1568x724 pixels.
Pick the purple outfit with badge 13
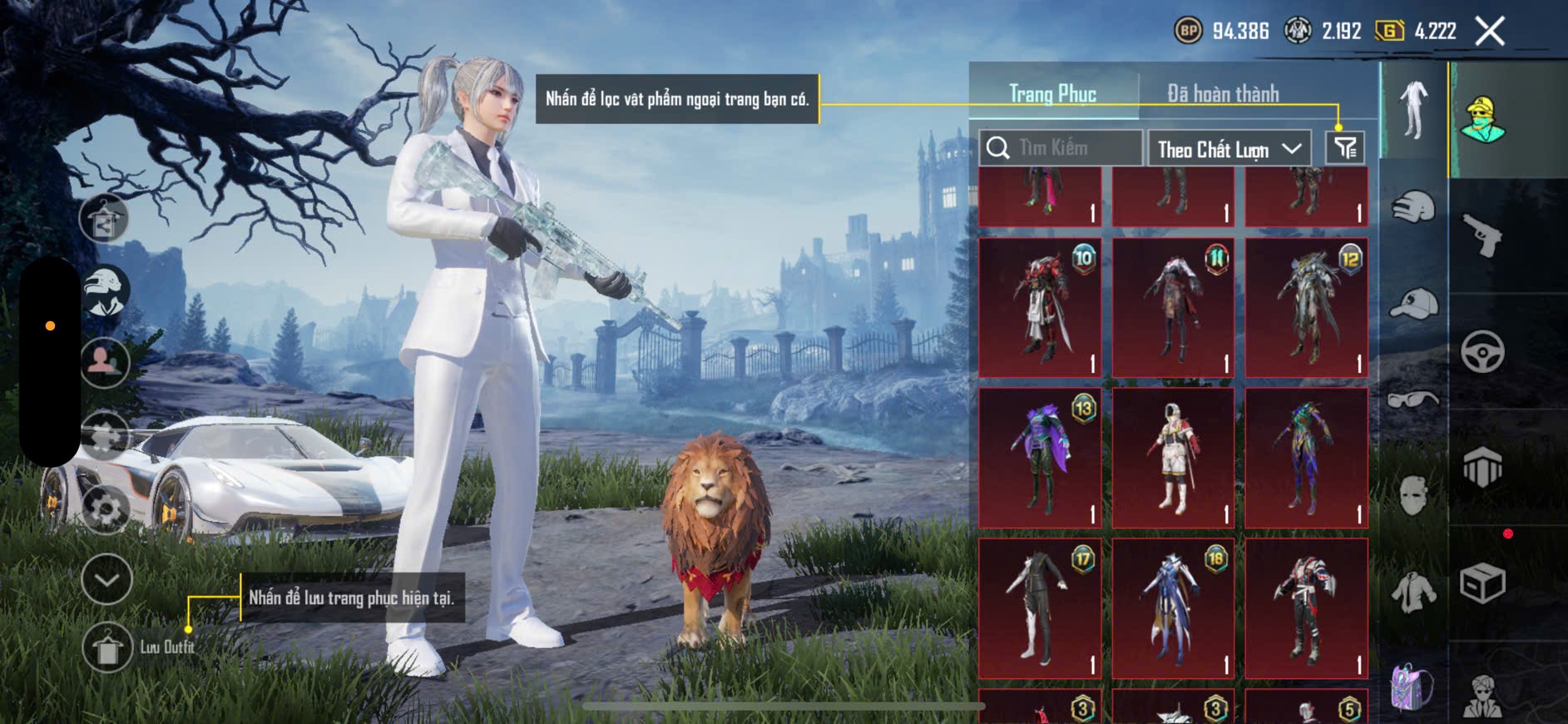click(1040, 458)
